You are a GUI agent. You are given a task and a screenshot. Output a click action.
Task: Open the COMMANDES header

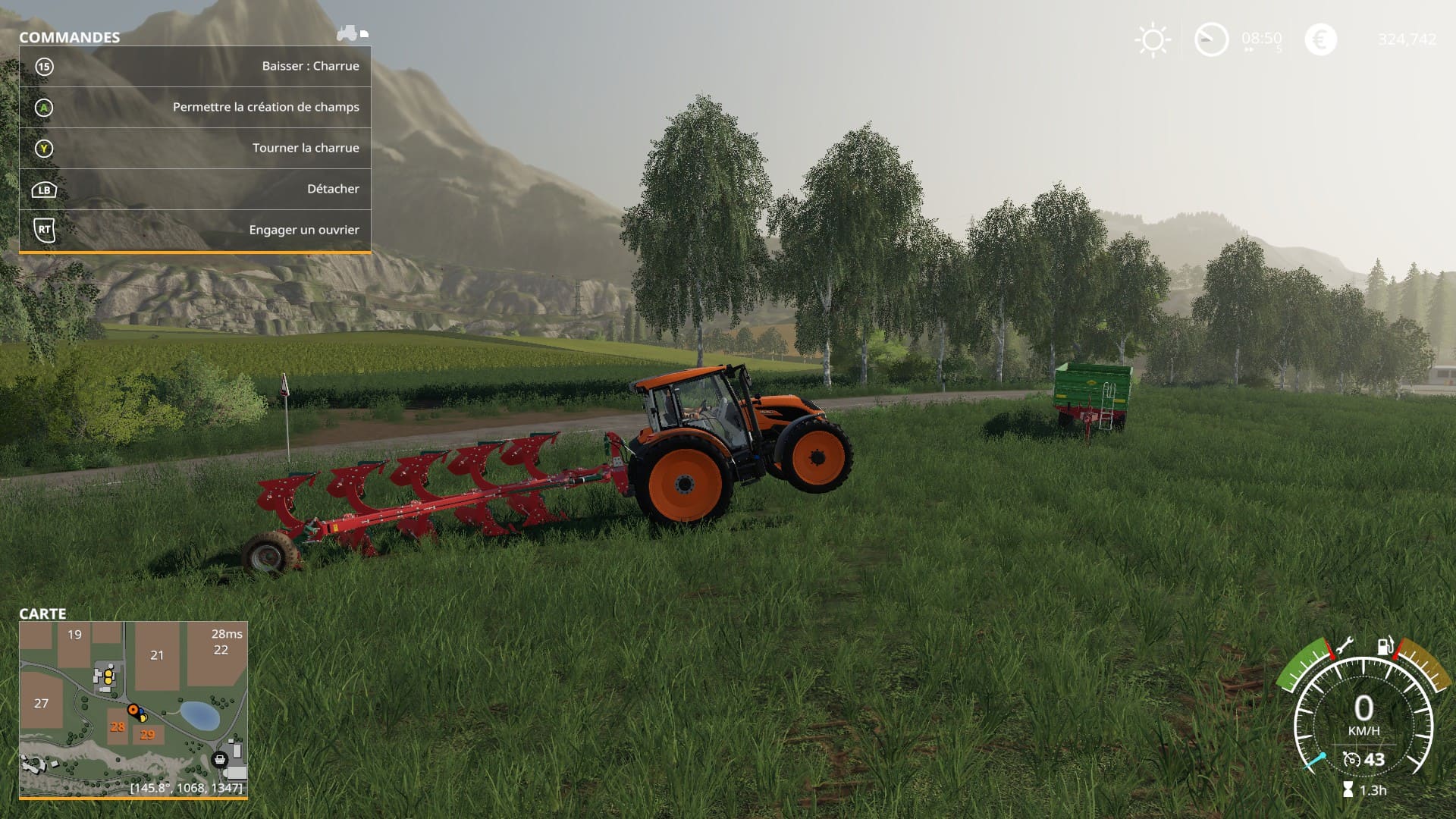[68, 36]
